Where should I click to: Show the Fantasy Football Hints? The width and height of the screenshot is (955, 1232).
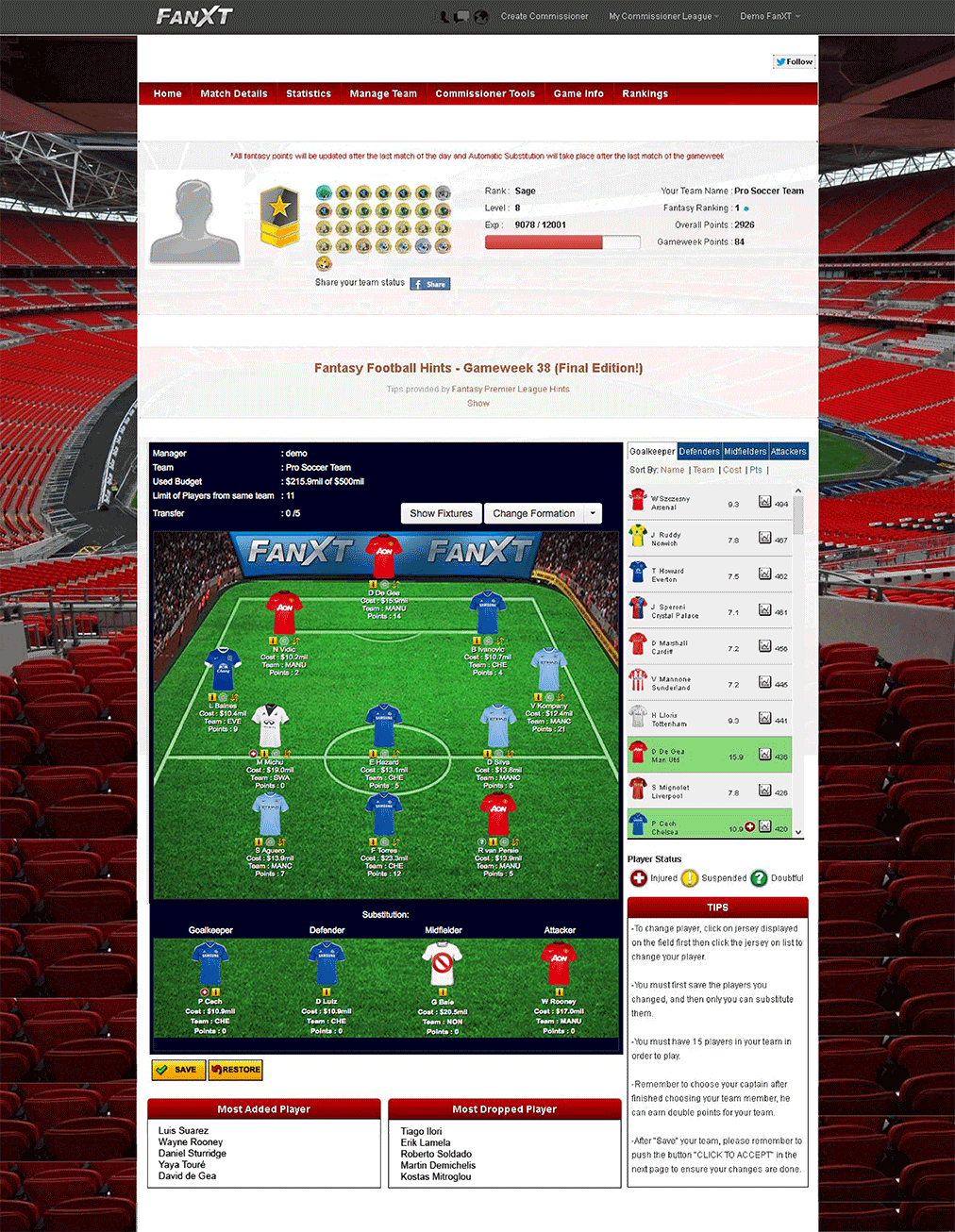pyautogui.click(x=478, y=404)
